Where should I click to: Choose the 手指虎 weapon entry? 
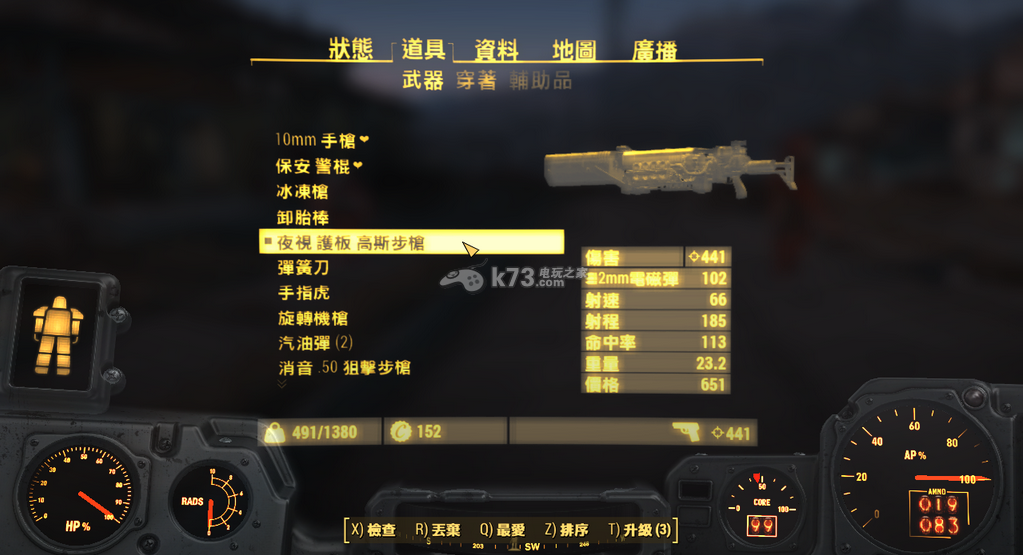point(302,293)
